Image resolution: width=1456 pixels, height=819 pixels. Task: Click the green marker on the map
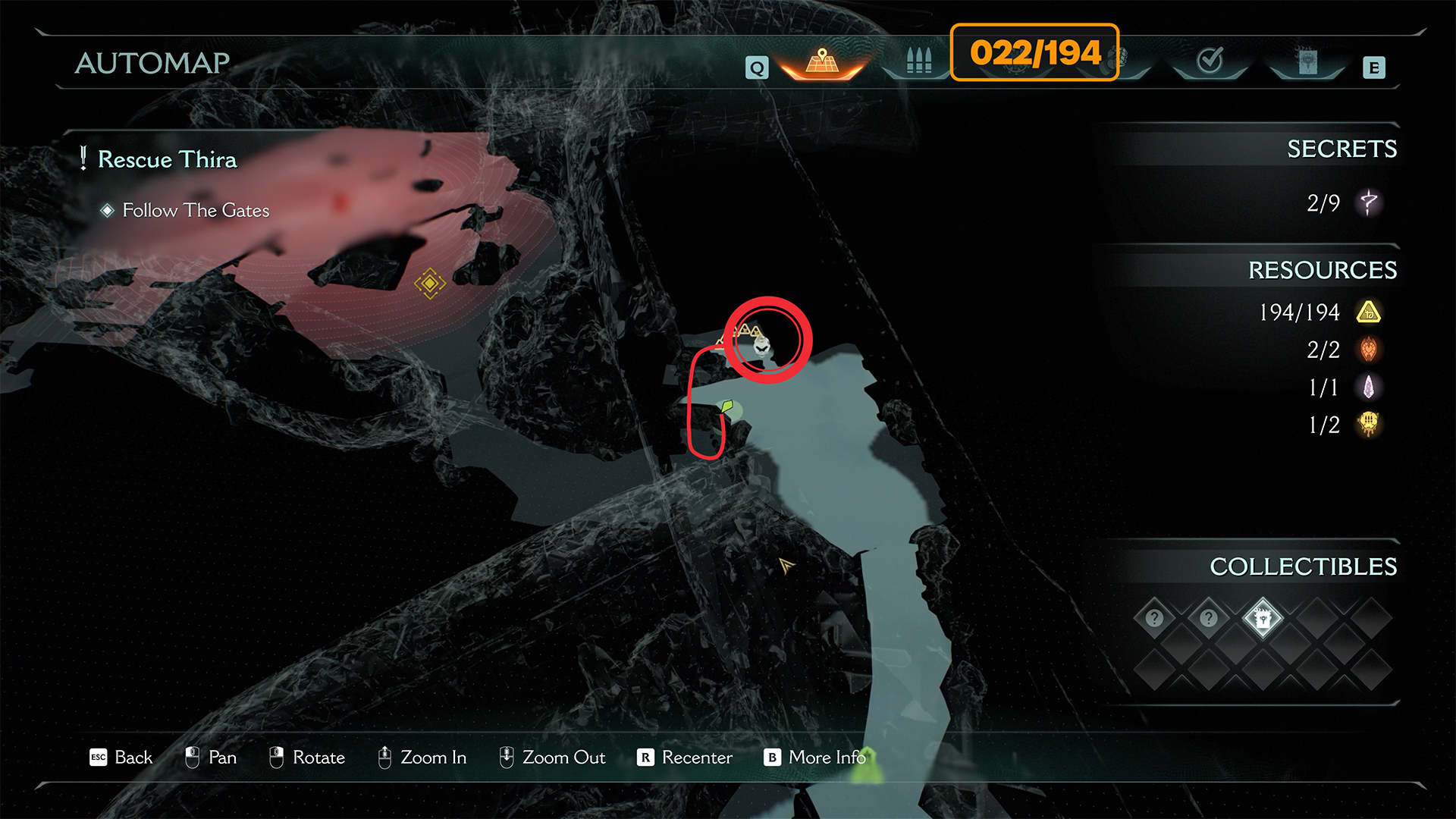727,407
